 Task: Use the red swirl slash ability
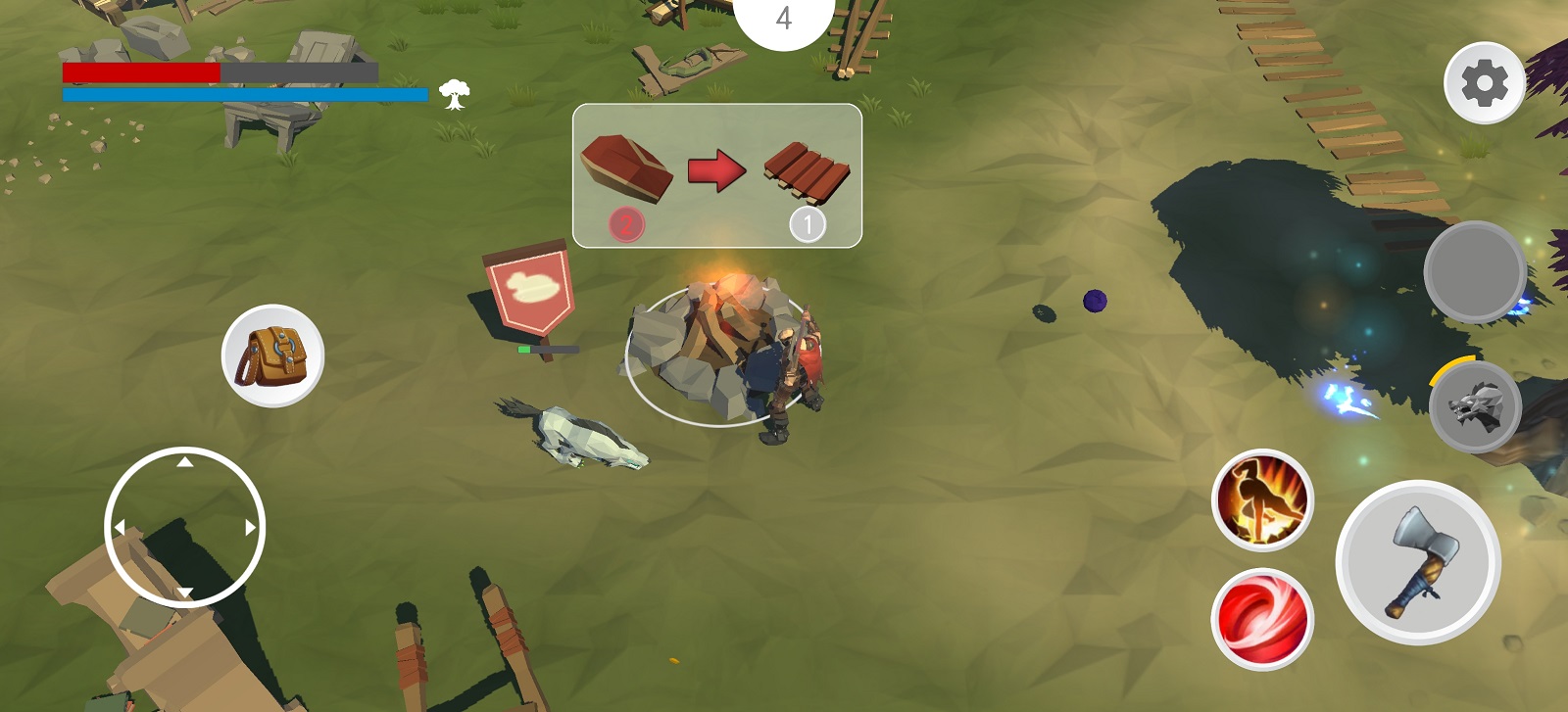coord(1262,619)
